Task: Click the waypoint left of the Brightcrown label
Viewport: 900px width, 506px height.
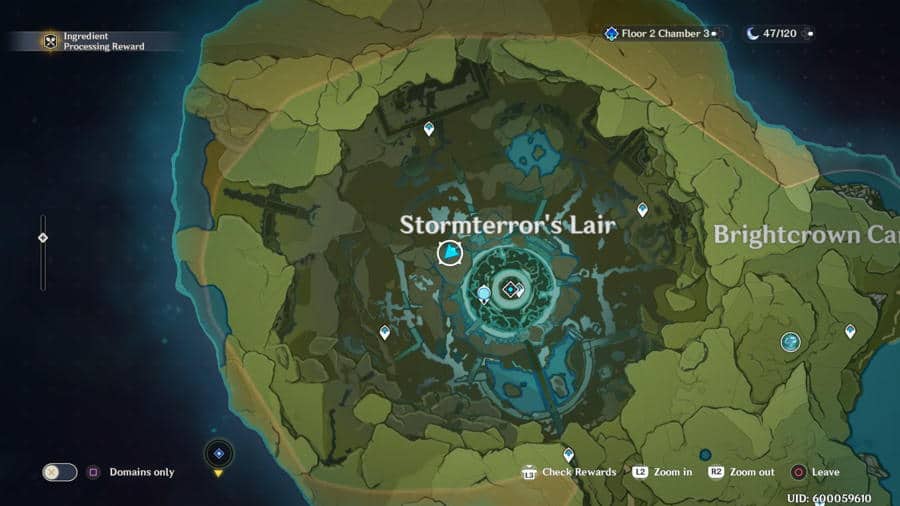Action: click(643, 209)
